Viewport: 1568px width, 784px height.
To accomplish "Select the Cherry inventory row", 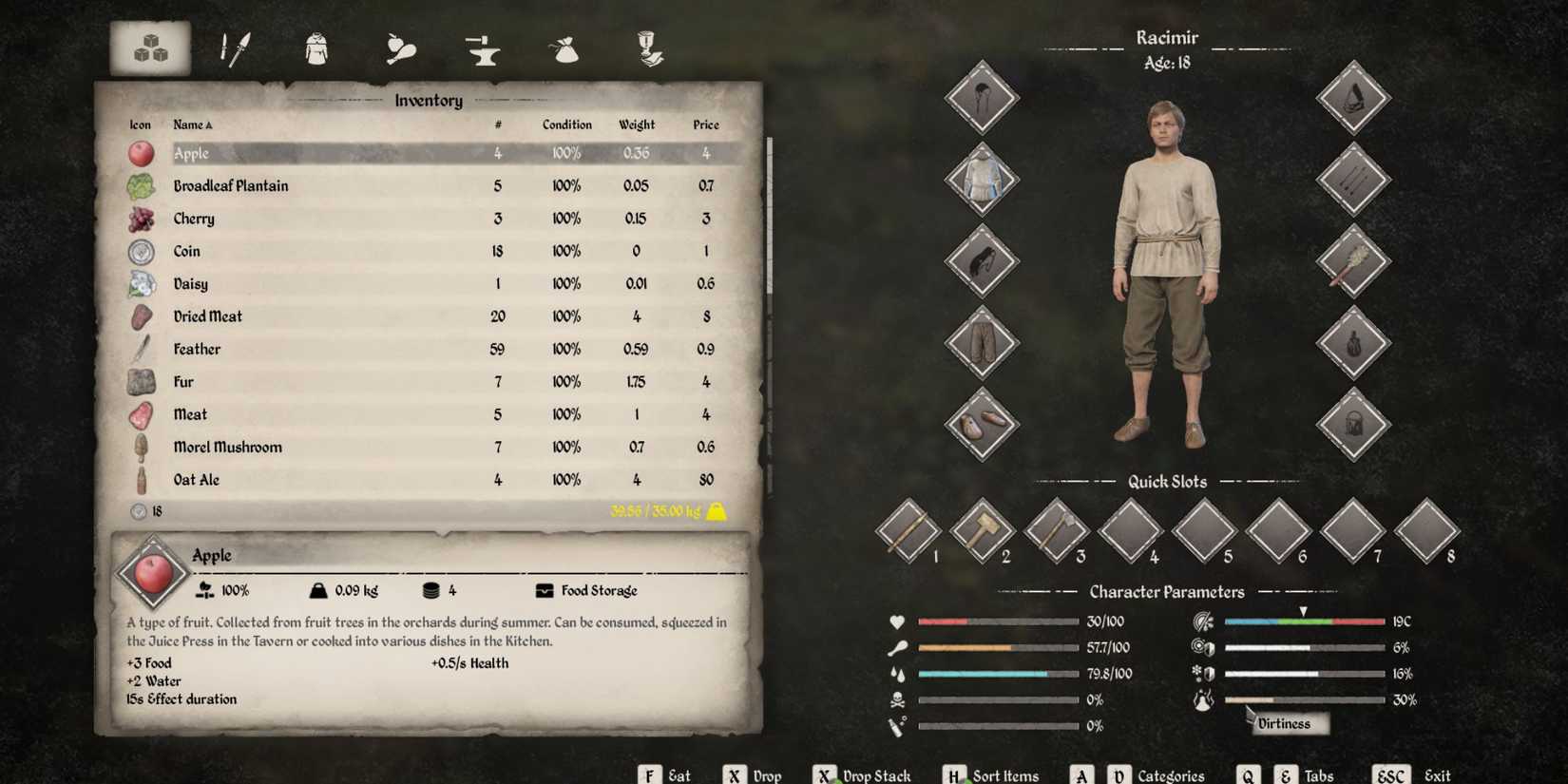I will [x=380, y=218].
